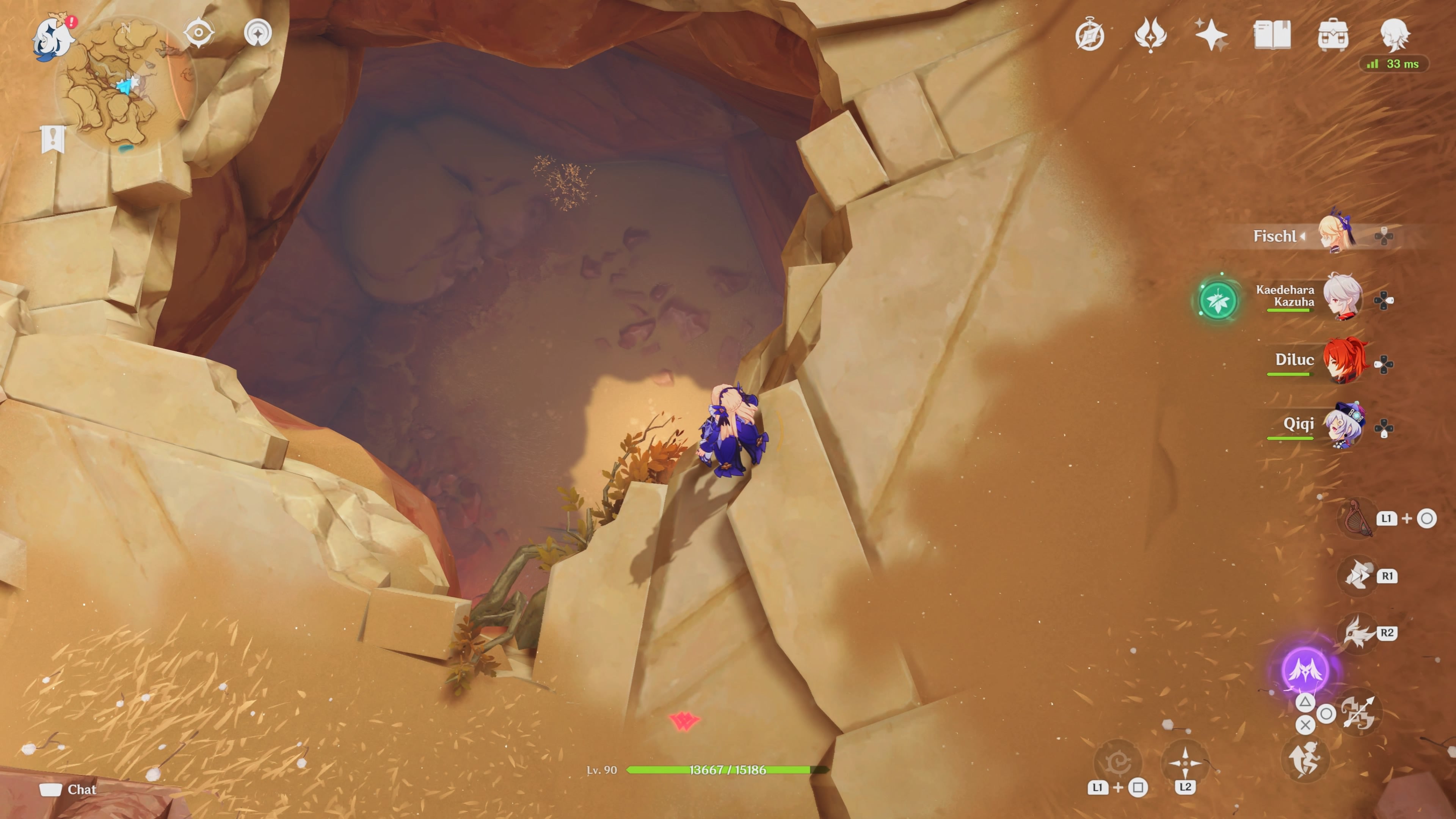Open the inventory backpack icon
1456x819 pixels.
[x=1333, y=35]
